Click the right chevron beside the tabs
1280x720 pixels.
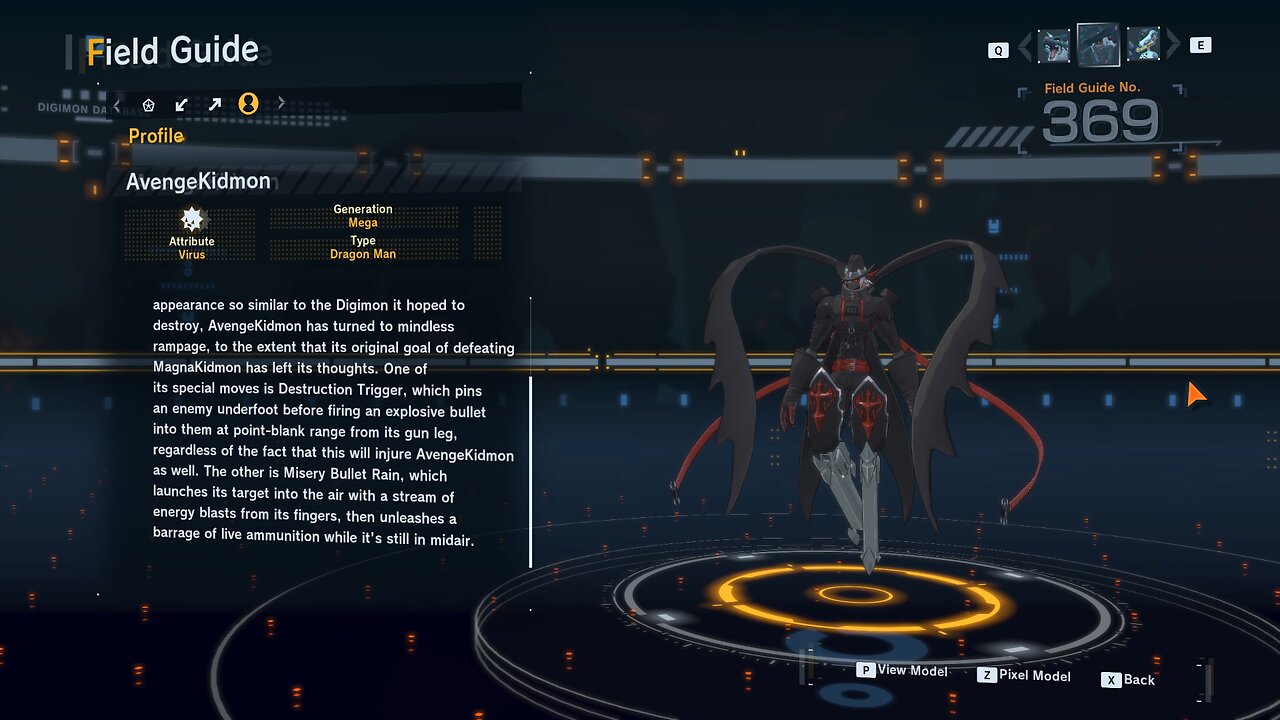[281, 103]
